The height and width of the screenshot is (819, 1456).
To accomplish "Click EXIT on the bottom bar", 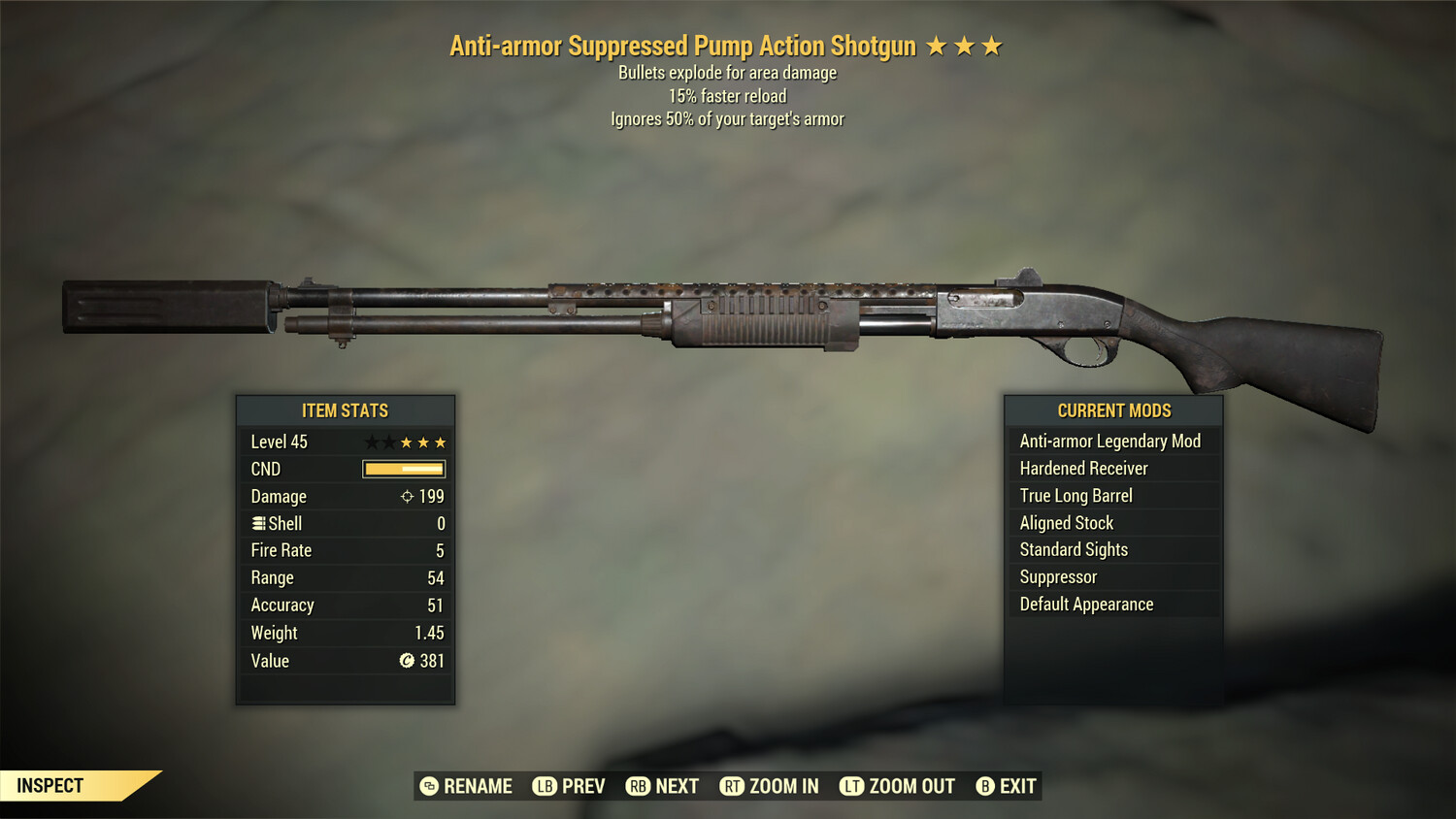I will click(x=1016, y=786).
